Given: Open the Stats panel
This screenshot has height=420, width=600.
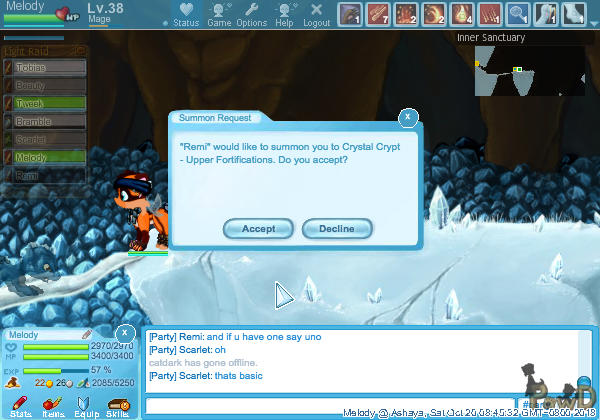Looking at the screenshot, I should point(21,406).
